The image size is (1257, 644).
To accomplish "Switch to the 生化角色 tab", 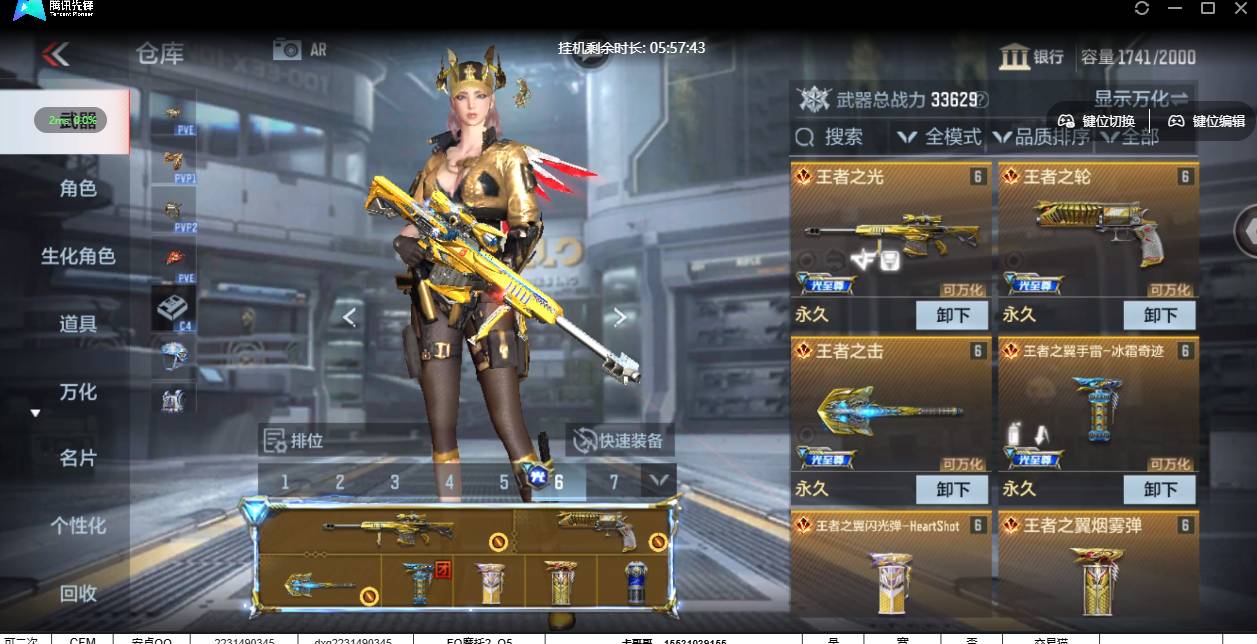I will click(x=78, y=256).
